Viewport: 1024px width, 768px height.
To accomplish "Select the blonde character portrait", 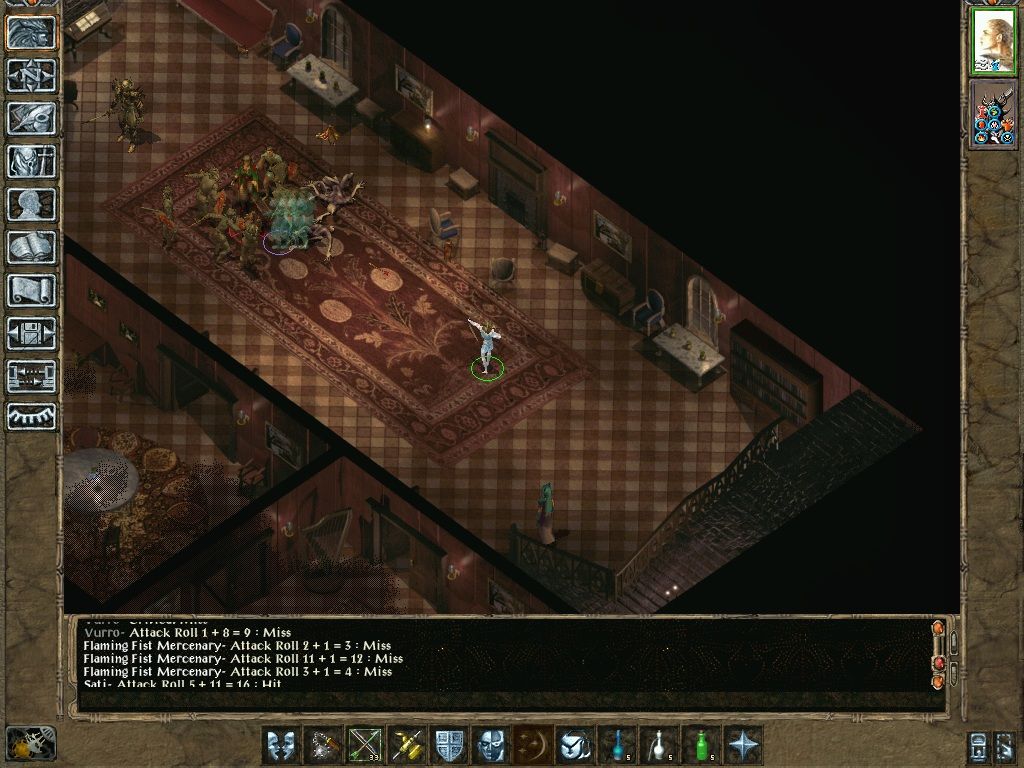I will pyautogui.click(x=993, y=42).
